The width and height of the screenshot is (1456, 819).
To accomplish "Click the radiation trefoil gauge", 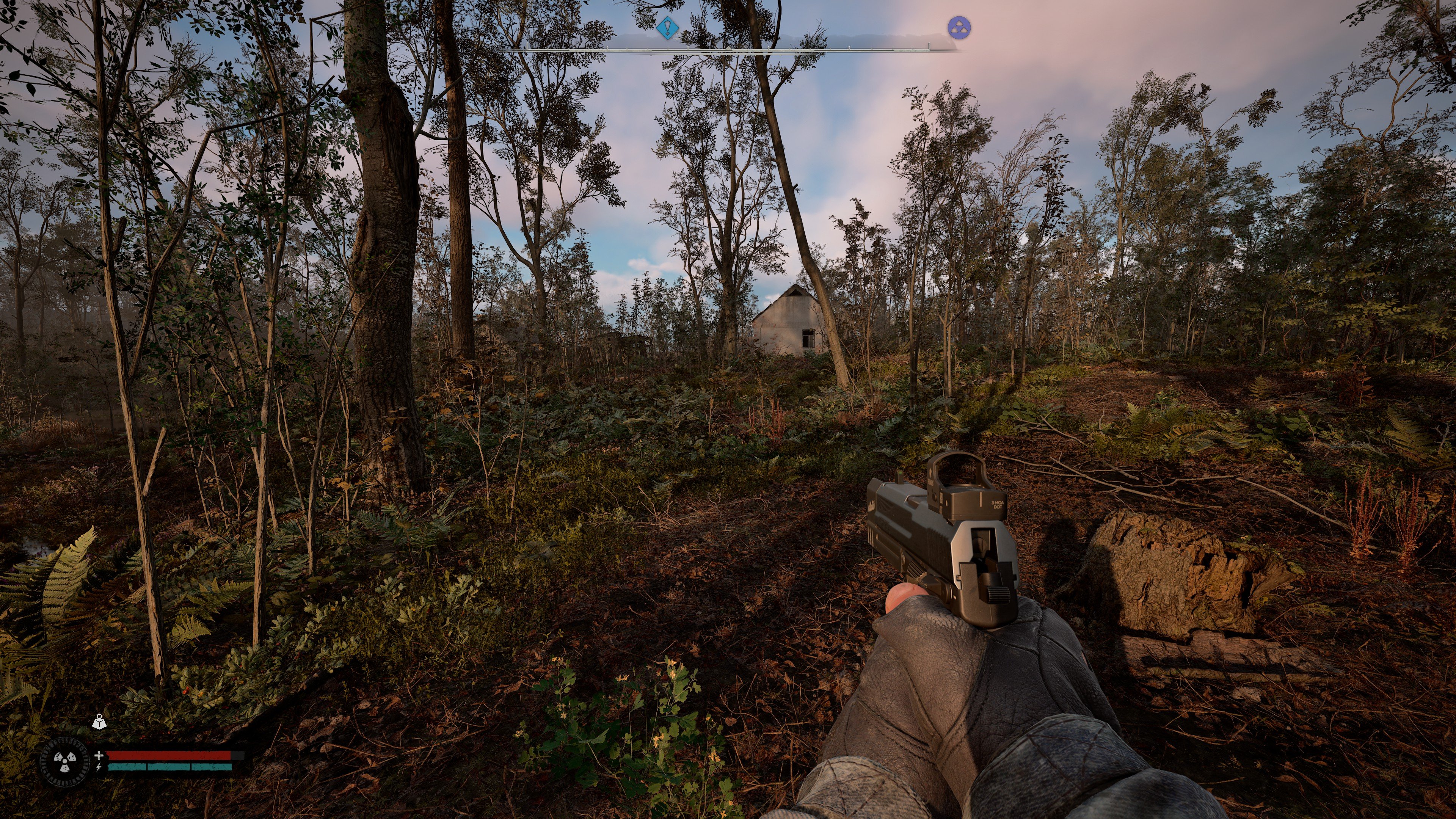I will point(64,762).
